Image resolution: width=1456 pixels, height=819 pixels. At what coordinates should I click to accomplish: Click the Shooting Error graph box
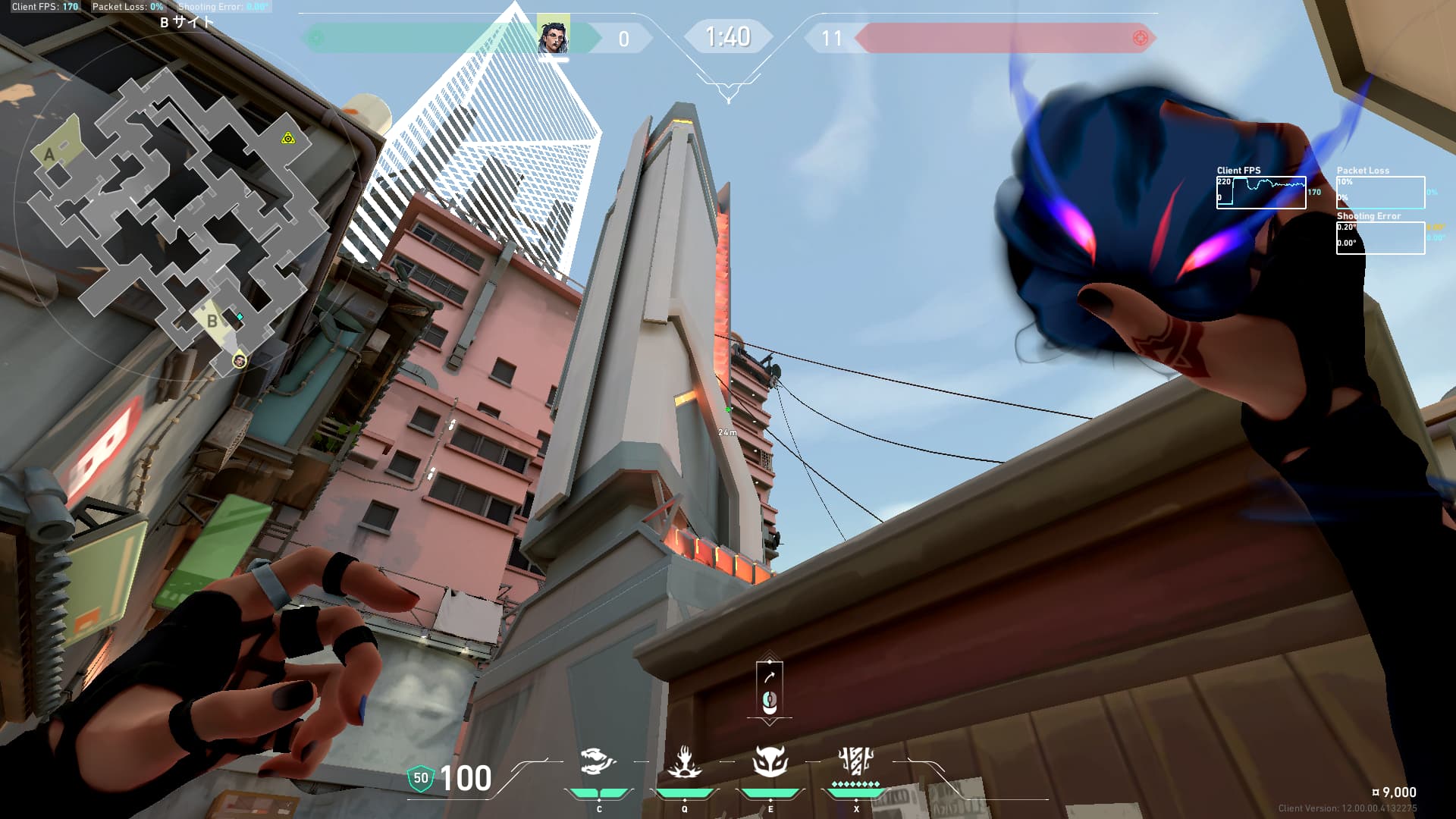pos(1380,238)
